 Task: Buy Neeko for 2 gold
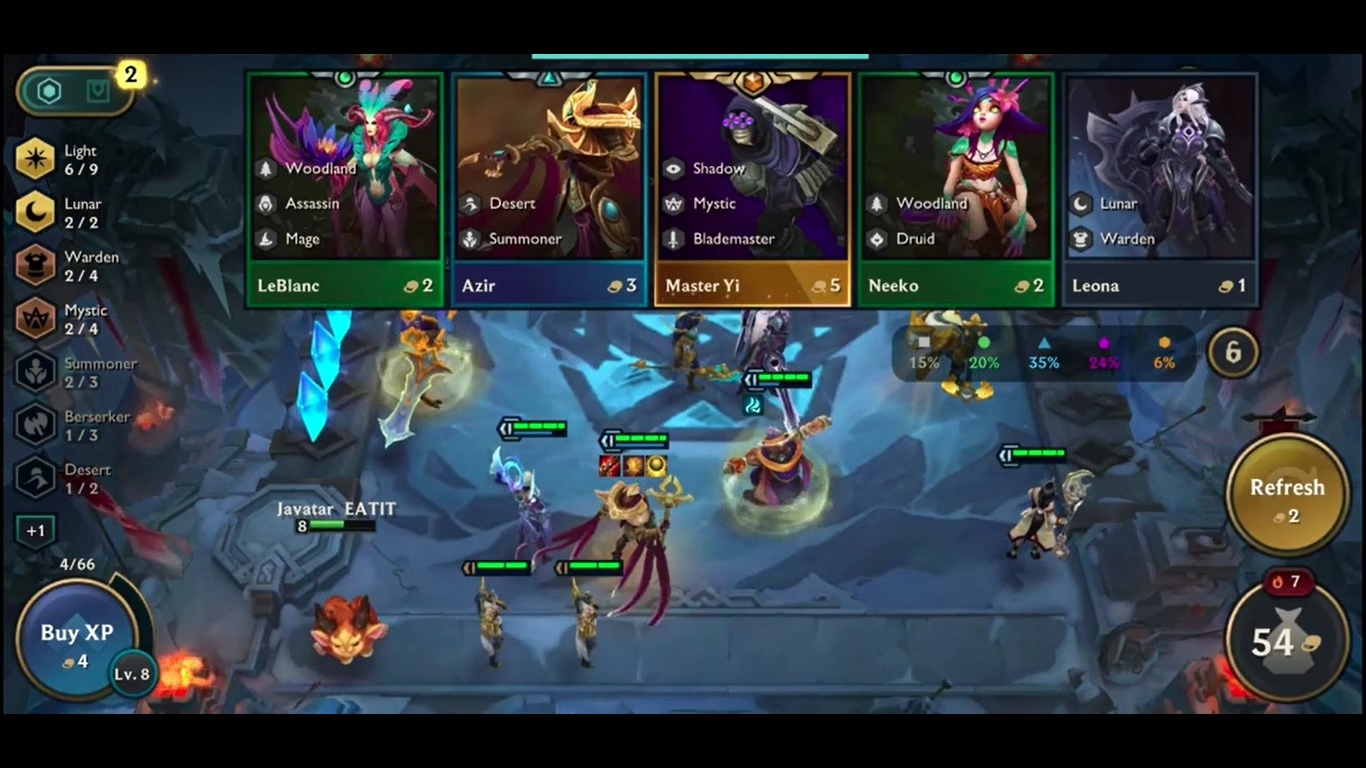(x=957, y=190)
